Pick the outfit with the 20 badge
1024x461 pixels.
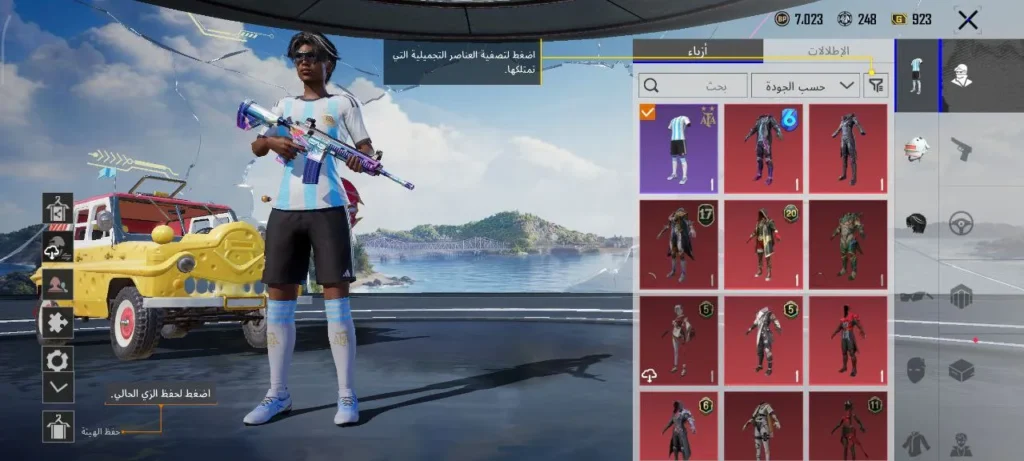click(x=763, y=244)
